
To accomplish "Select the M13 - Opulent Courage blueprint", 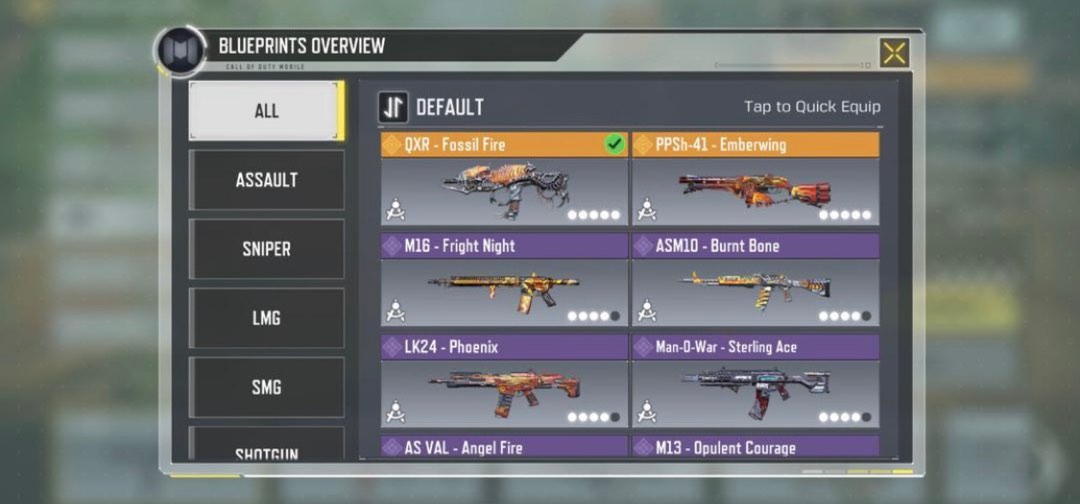I will [756, 447].
